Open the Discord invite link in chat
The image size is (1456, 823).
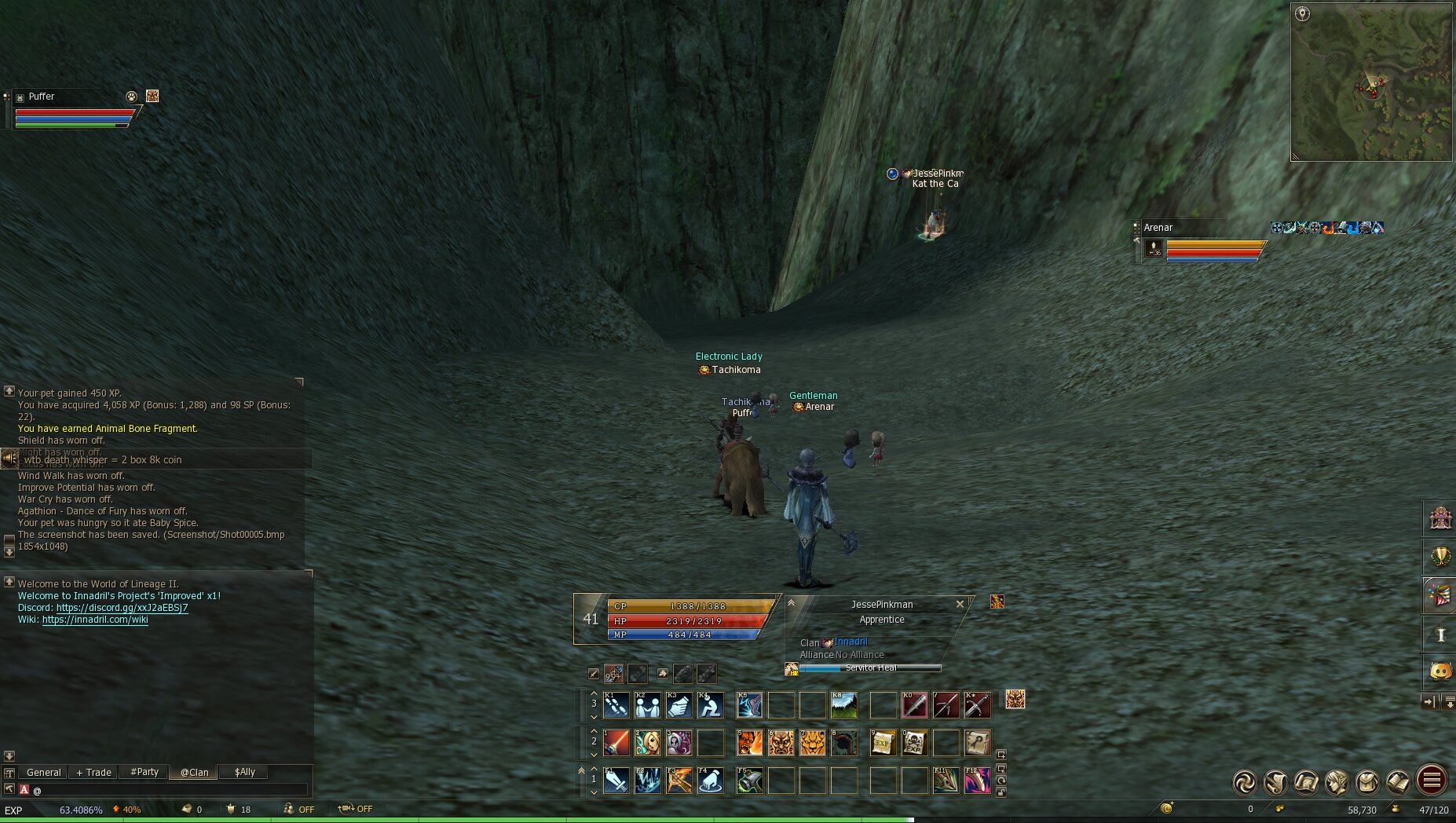click(x=122, y=608)
